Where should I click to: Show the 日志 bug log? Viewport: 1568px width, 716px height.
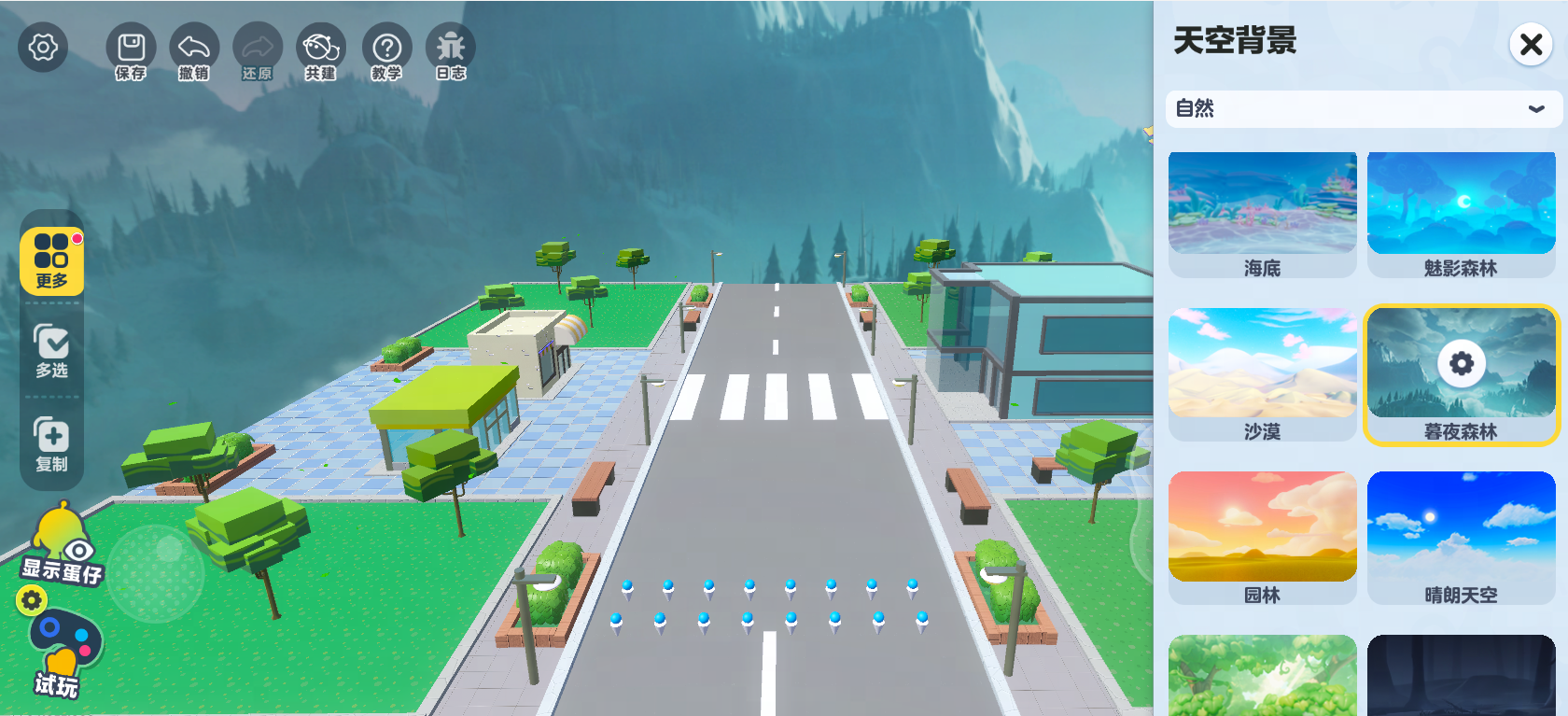pos(451,52)
